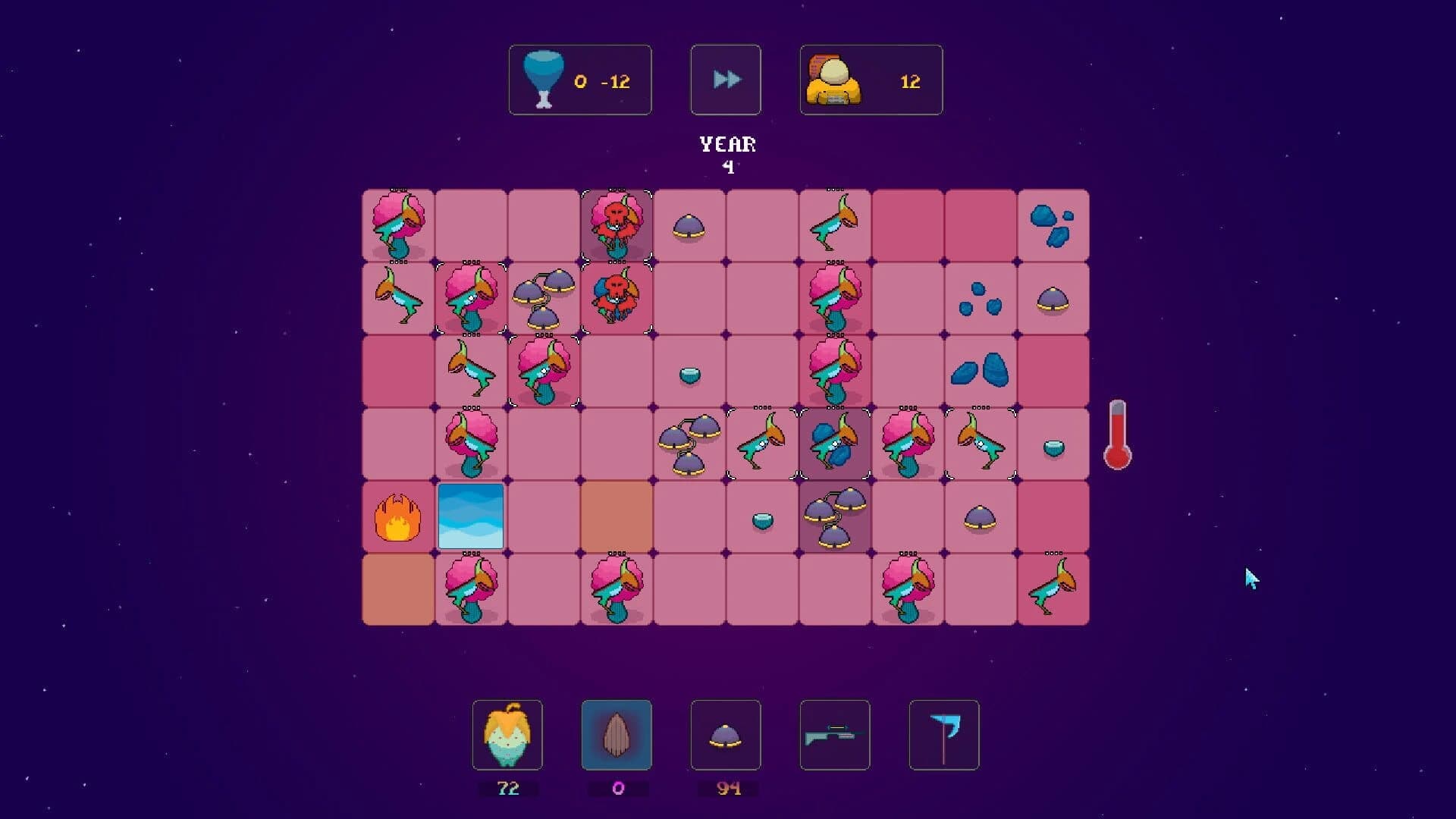The width and height of the screenshot is (1456, 819).
Task: Click the drumstick food counter
Action: point(580,80)
